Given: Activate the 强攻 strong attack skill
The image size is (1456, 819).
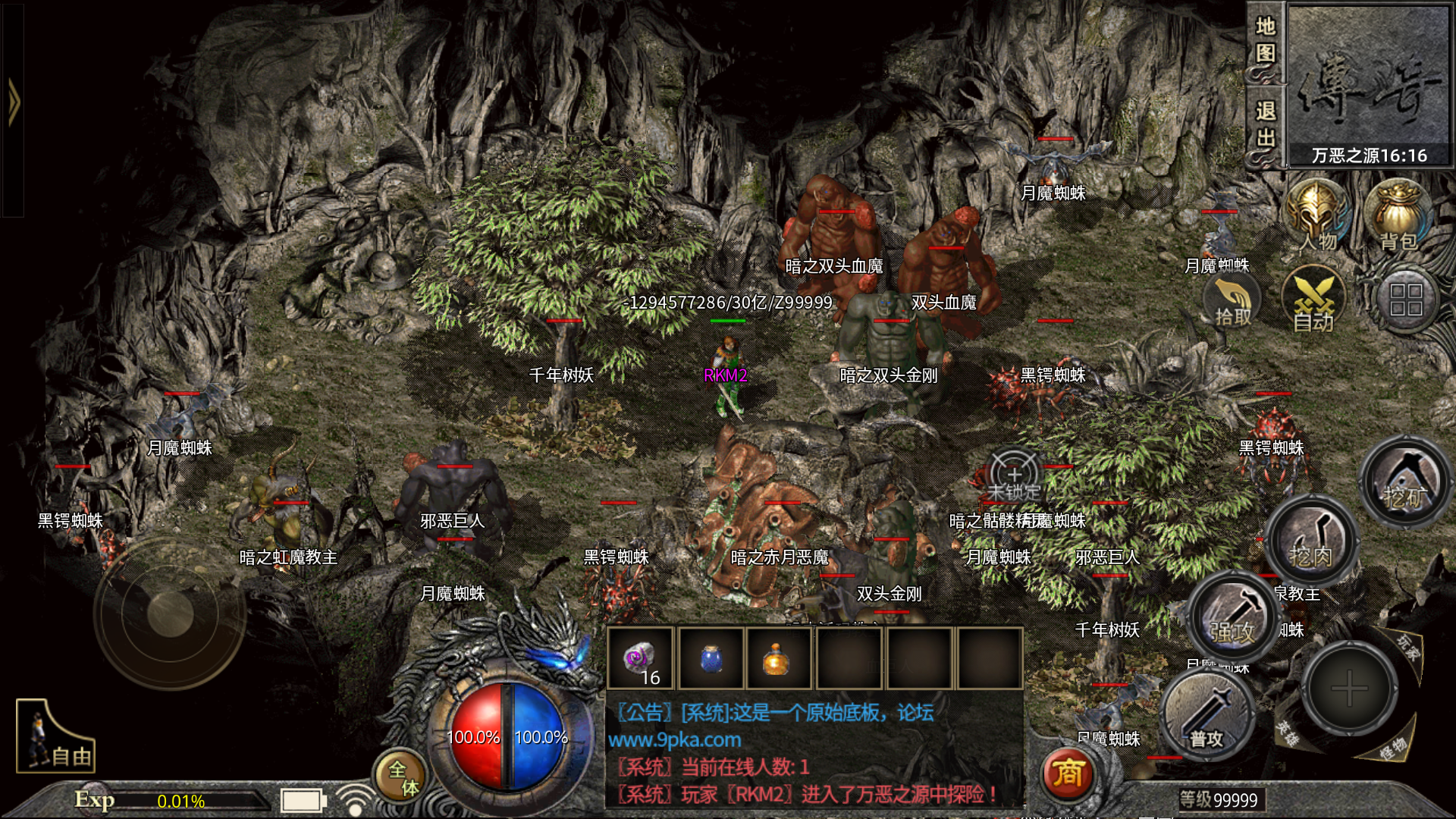Looking at the screenshot, I should pos(1235,618).
